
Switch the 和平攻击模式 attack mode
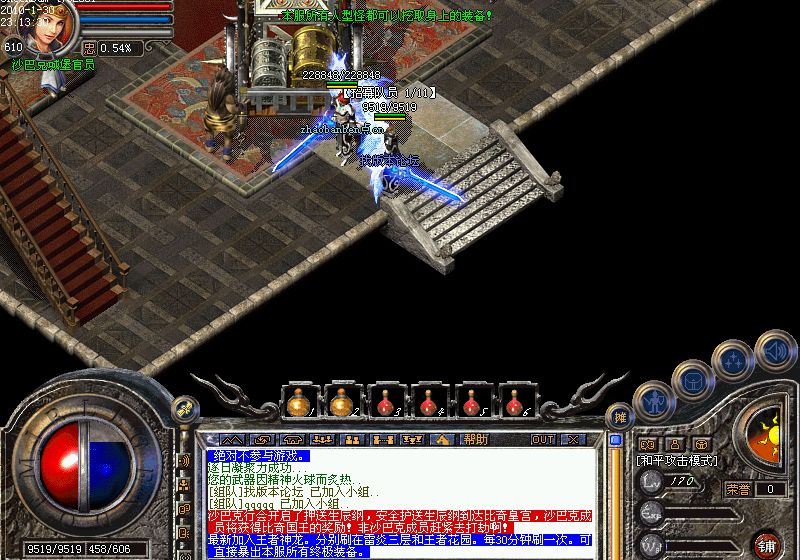tap(677, 461)
